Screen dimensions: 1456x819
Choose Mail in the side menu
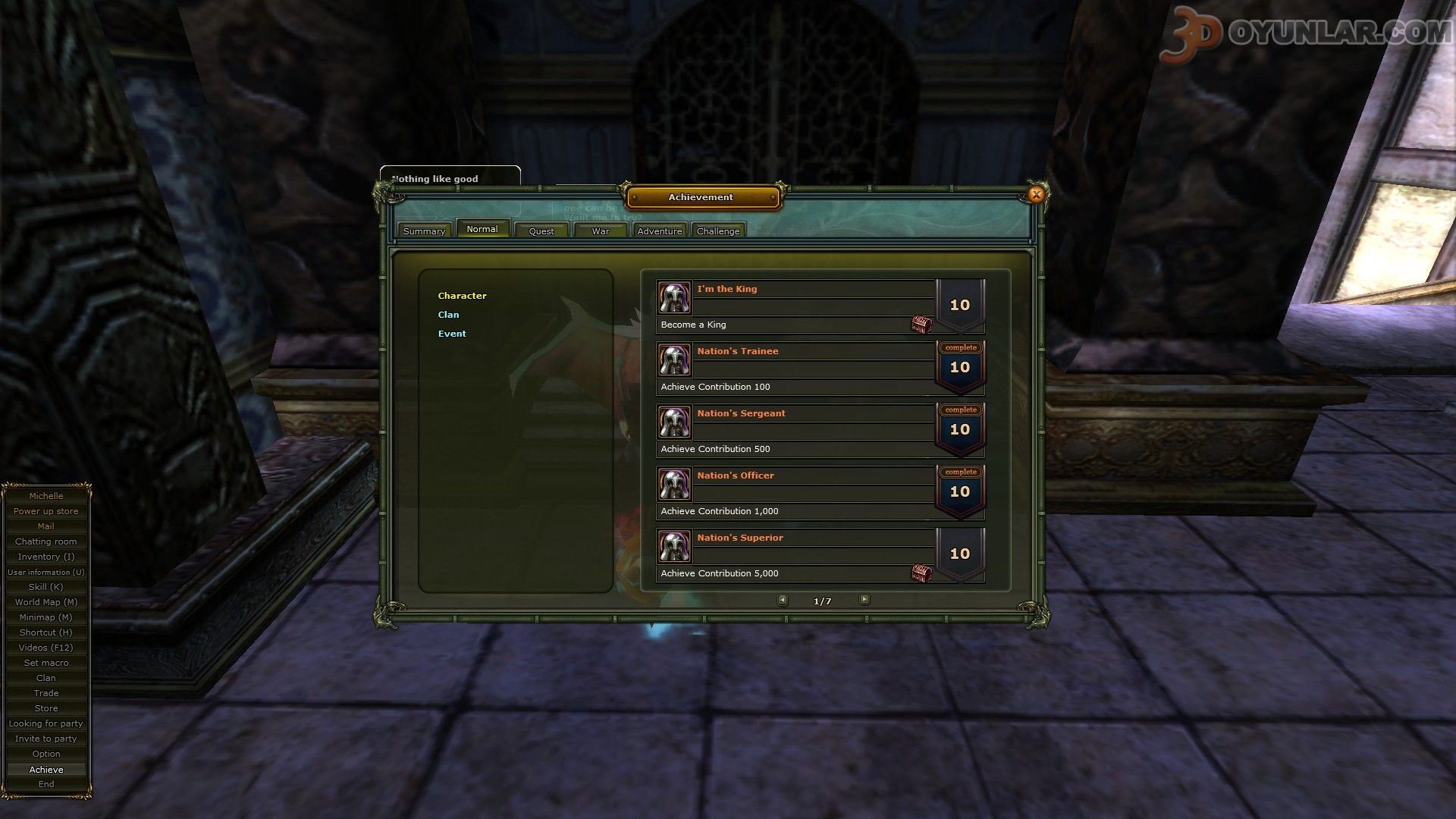tap(46, 526)
